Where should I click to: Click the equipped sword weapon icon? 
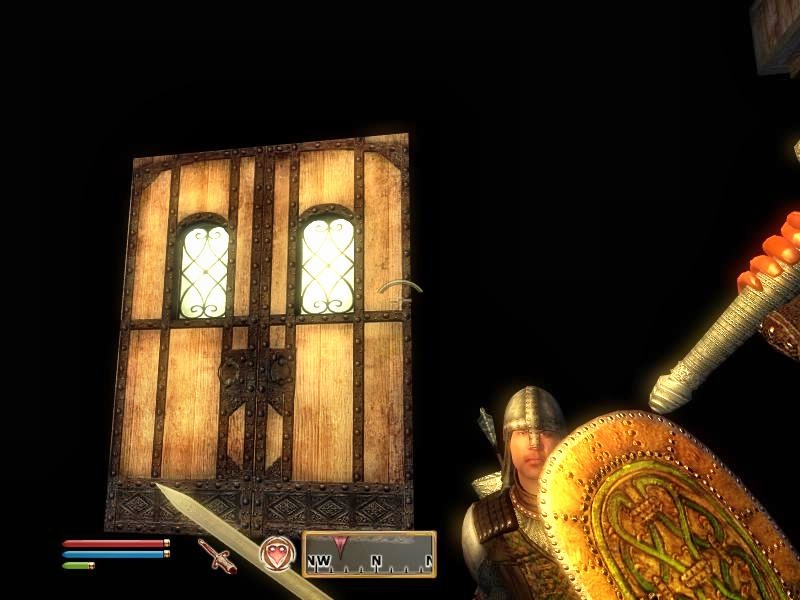coord(216,555)
